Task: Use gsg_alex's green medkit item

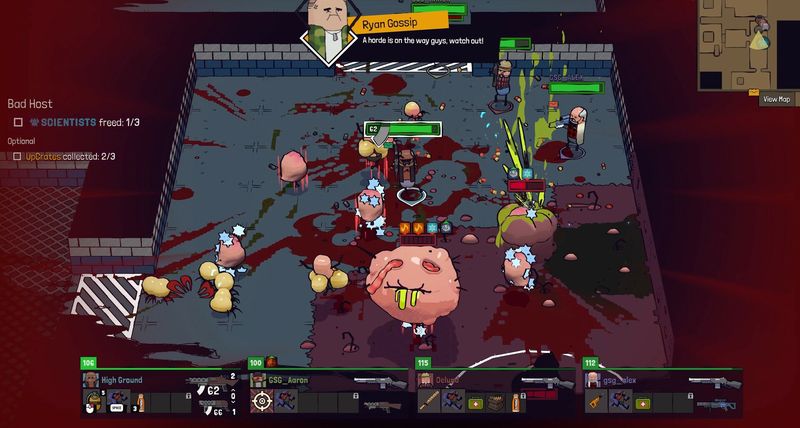Action: pos(643,402)
